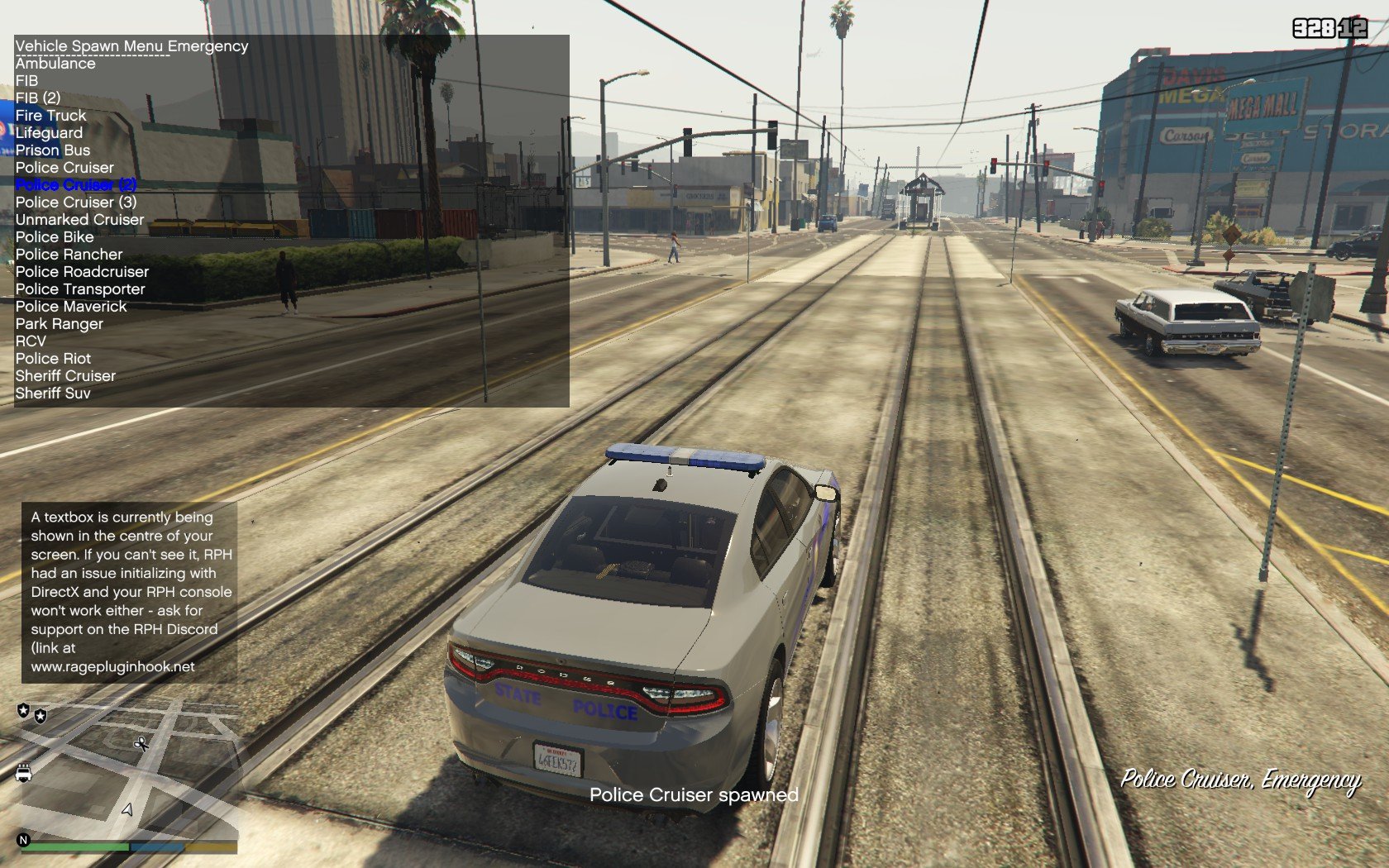Choose the FIB (2) vehicle entry
Image resolution: width=1389 pixels, height=868 pixels.
point(38,98)
